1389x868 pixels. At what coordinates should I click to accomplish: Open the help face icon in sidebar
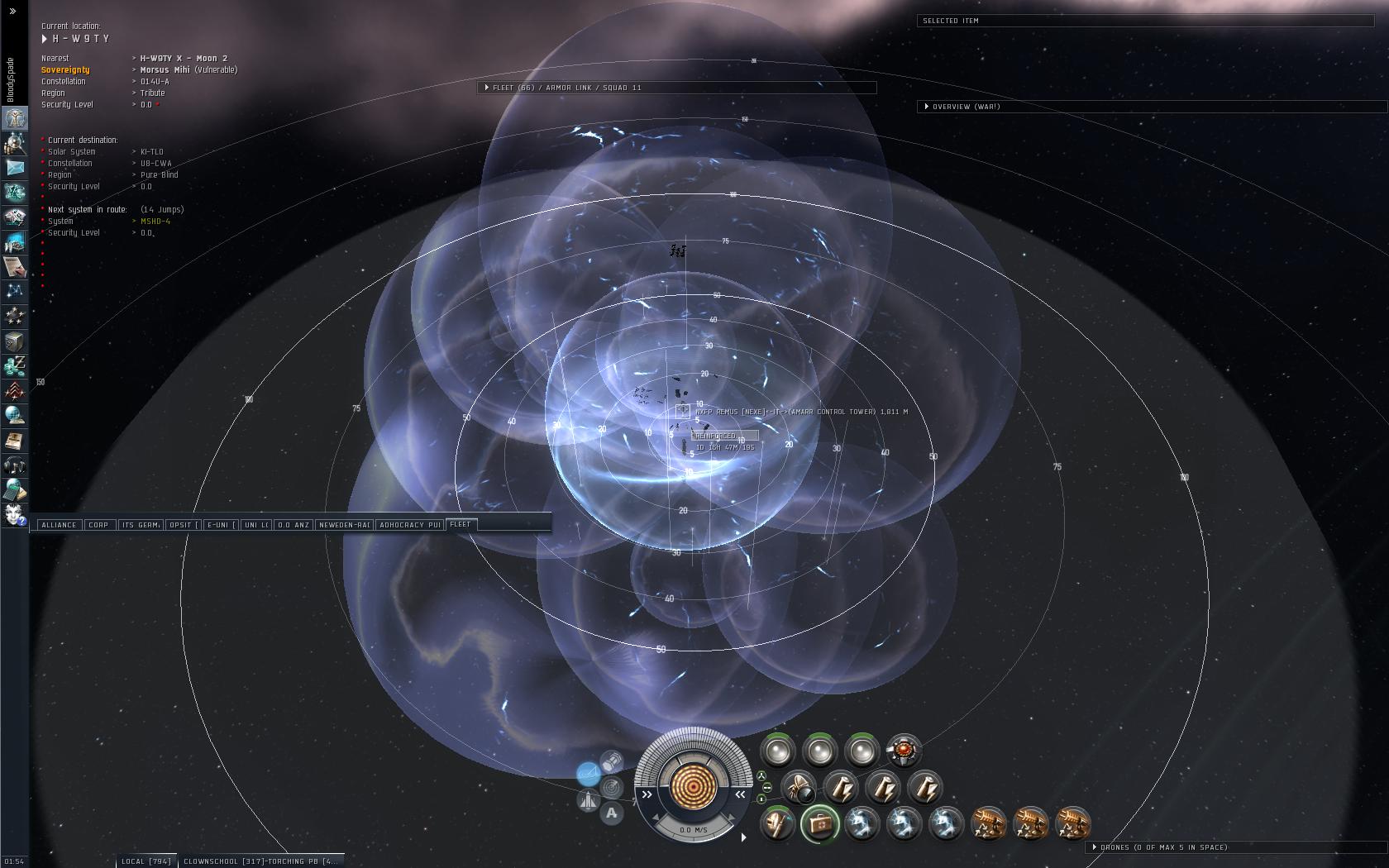coord(15,515)
